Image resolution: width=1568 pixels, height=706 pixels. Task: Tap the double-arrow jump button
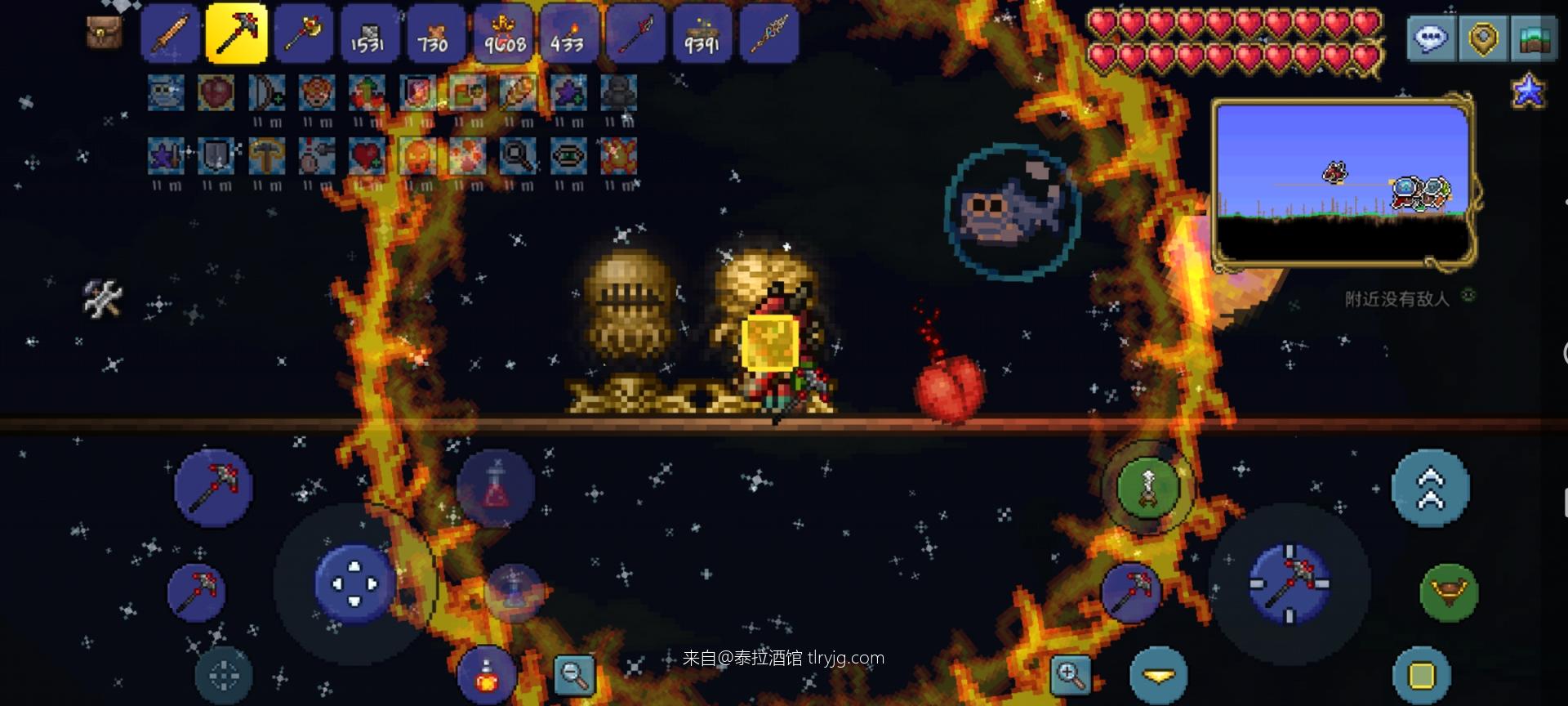pyautogui.click(x=1430, y=488)
